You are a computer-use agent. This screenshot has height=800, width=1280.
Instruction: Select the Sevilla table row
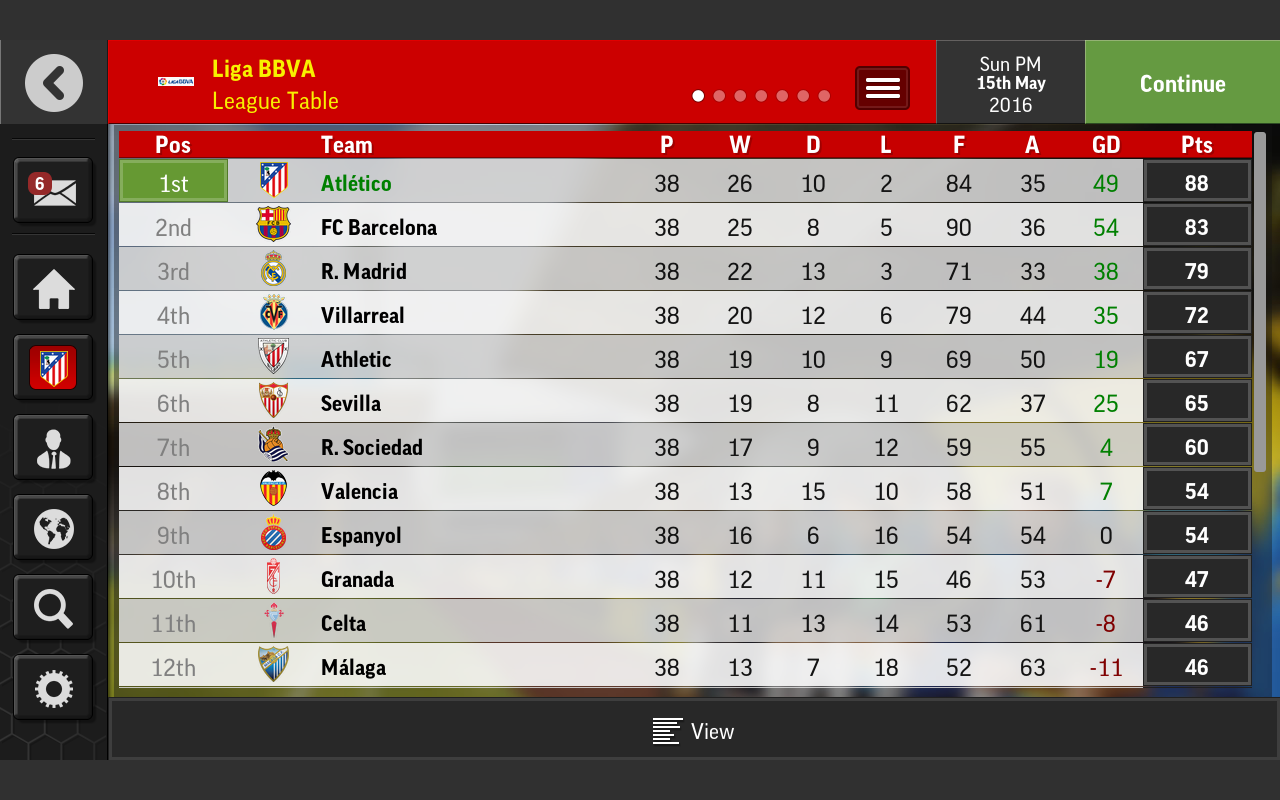pos(630,403)
